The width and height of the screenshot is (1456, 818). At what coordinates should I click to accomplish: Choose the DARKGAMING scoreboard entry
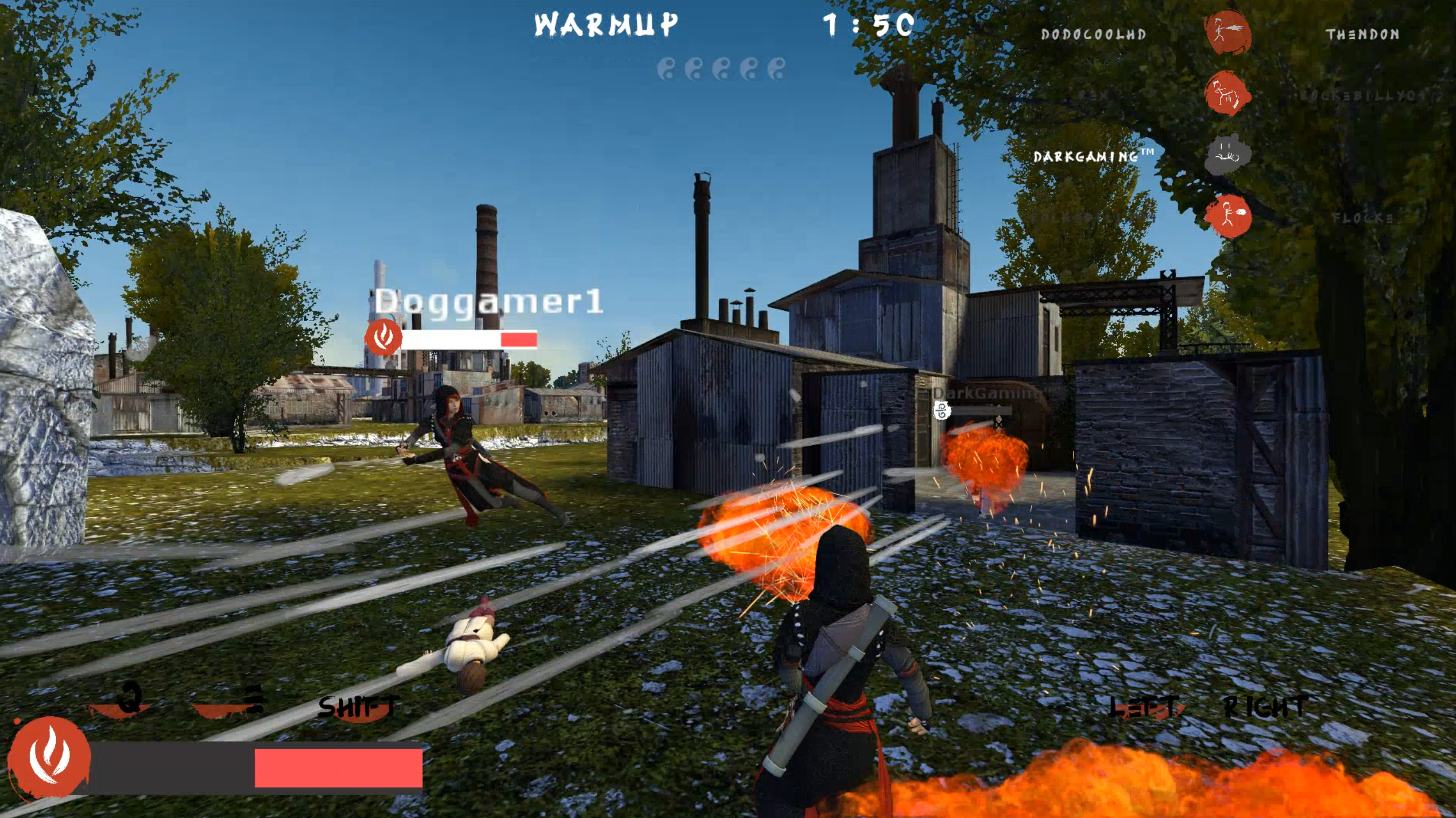click(x=1092, y=156)
